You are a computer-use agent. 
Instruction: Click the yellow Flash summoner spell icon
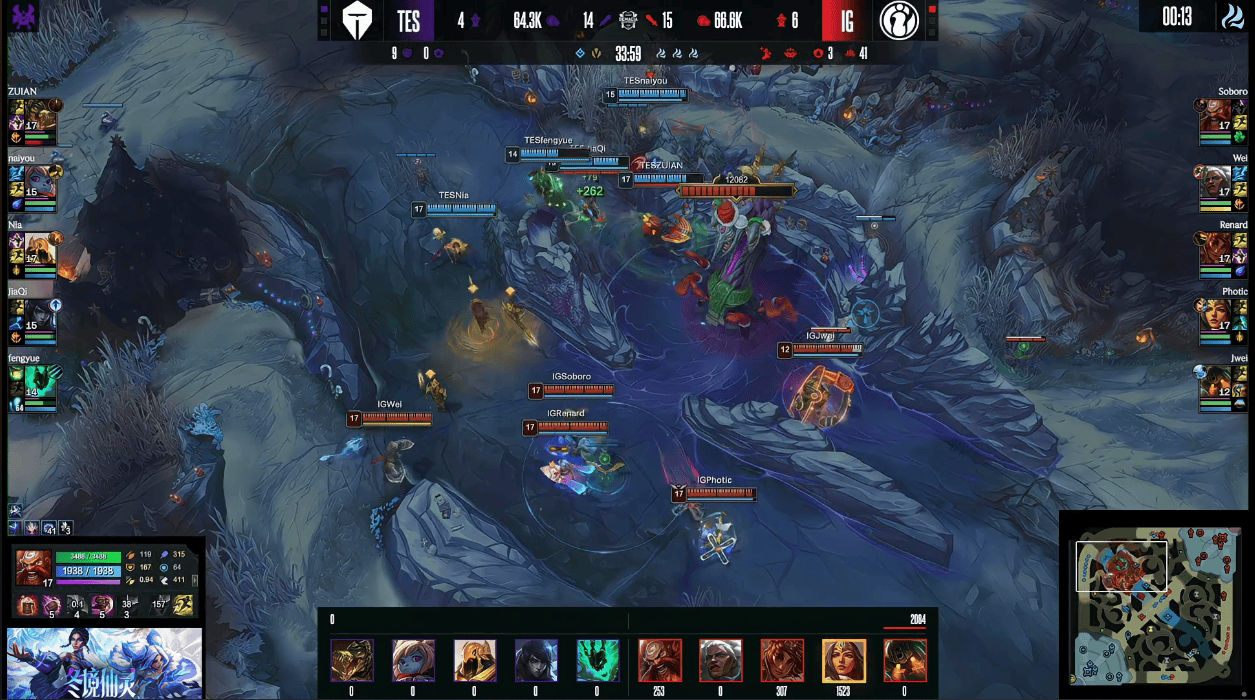[184, 604]
